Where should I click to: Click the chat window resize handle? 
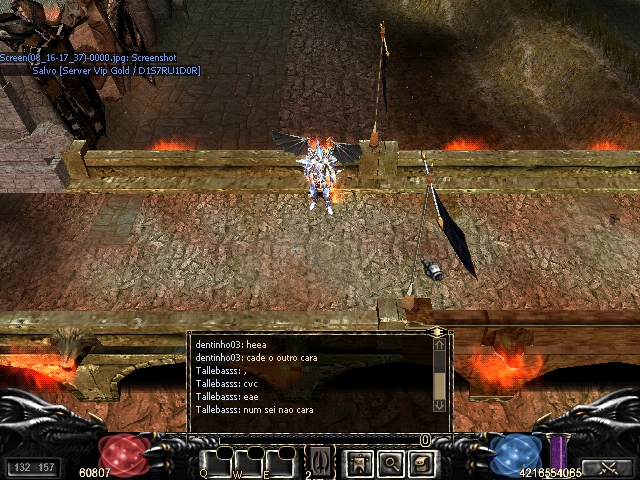pyautogui.click(x=437, y=332)
